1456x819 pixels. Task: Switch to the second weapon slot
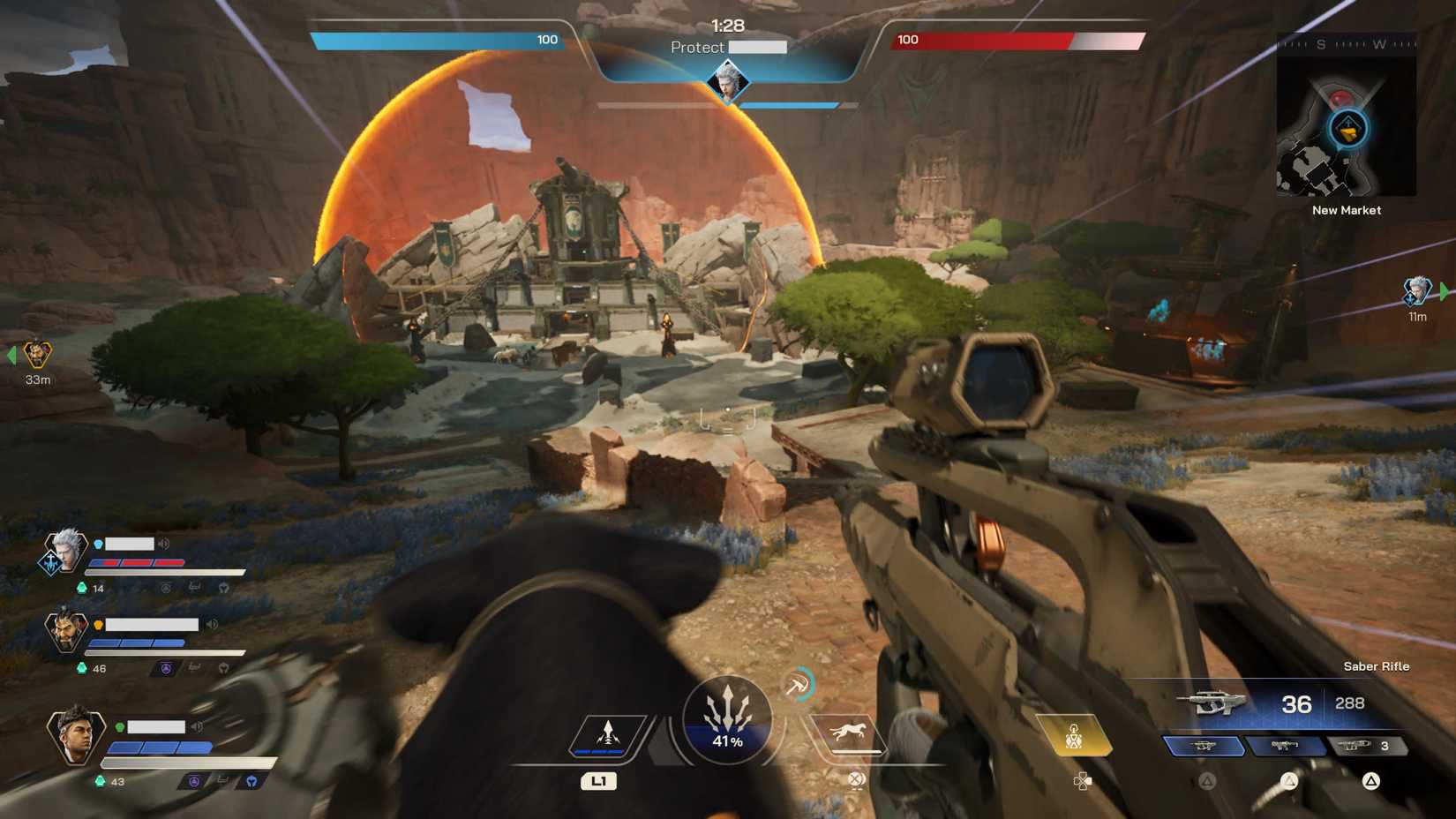pos(1285,747)
